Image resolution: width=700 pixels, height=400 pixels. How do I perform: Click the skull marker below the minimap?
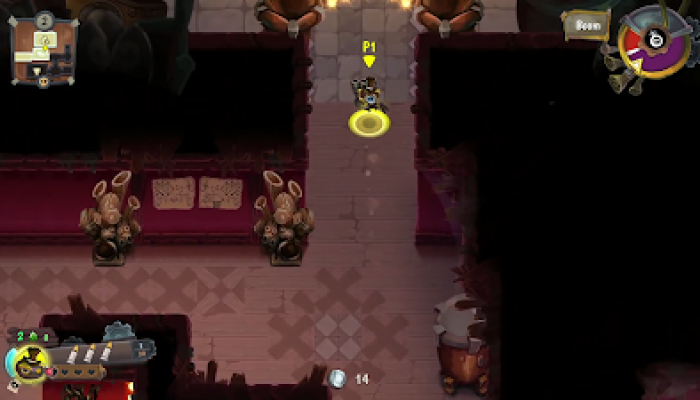[44, 82]
